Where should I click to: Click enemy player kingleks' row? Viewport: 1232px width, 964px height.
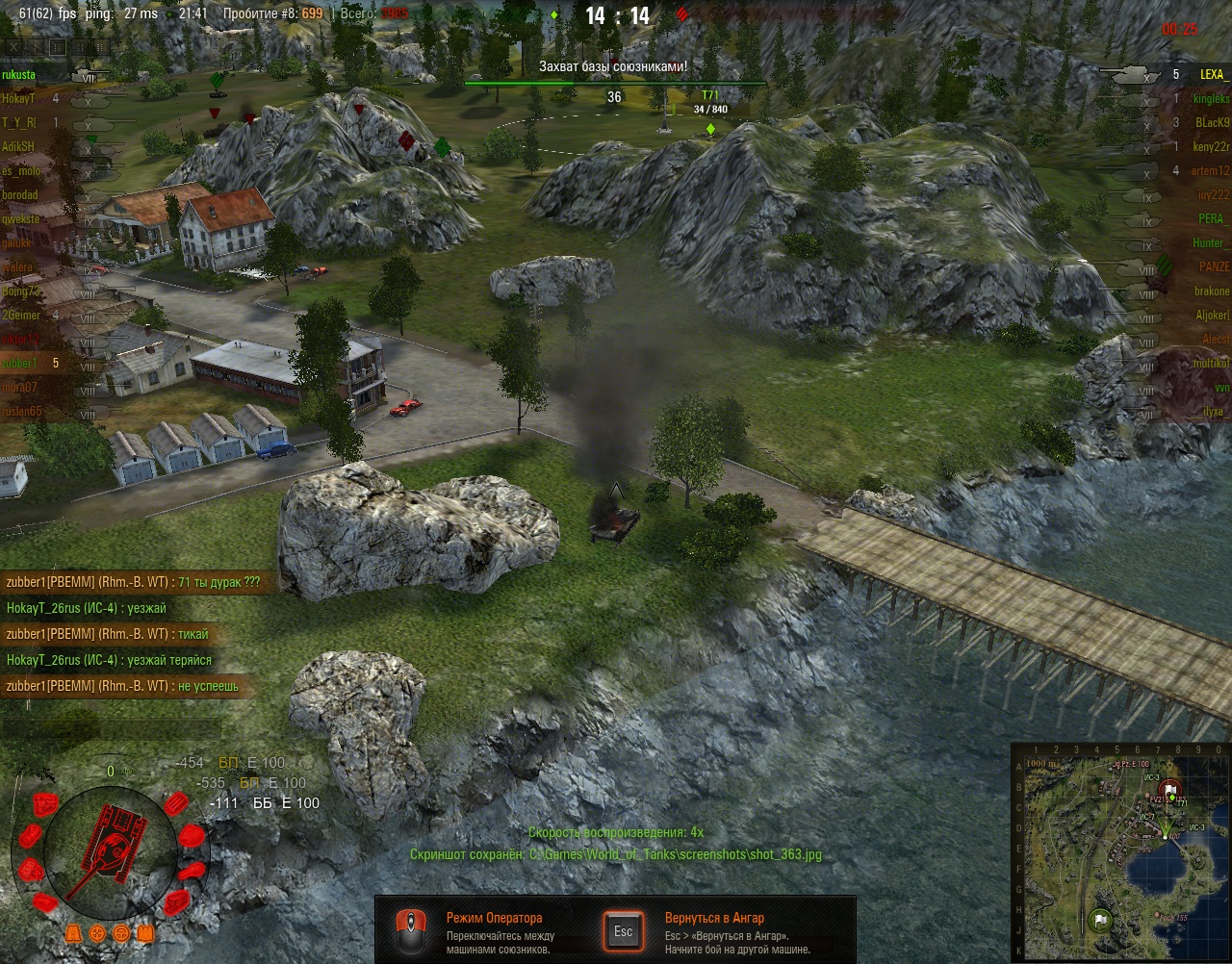tap(1211, 98)
